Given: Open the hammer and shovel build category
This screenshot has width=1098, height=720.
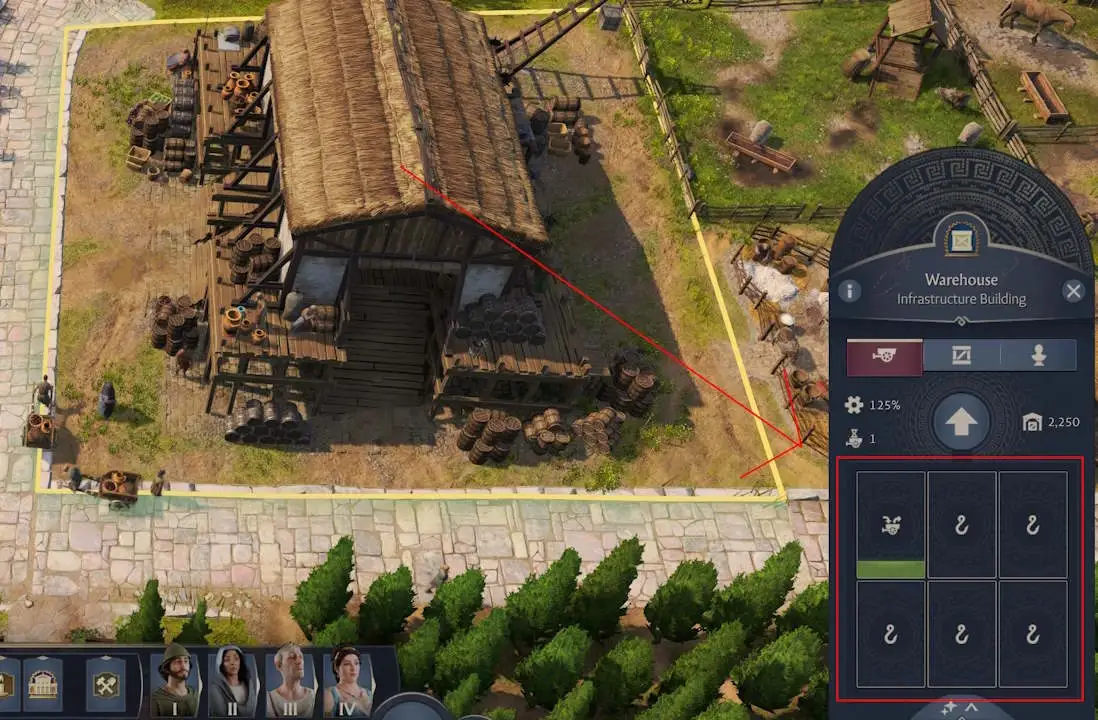Looking at the screenshot, I should [106, 684].
